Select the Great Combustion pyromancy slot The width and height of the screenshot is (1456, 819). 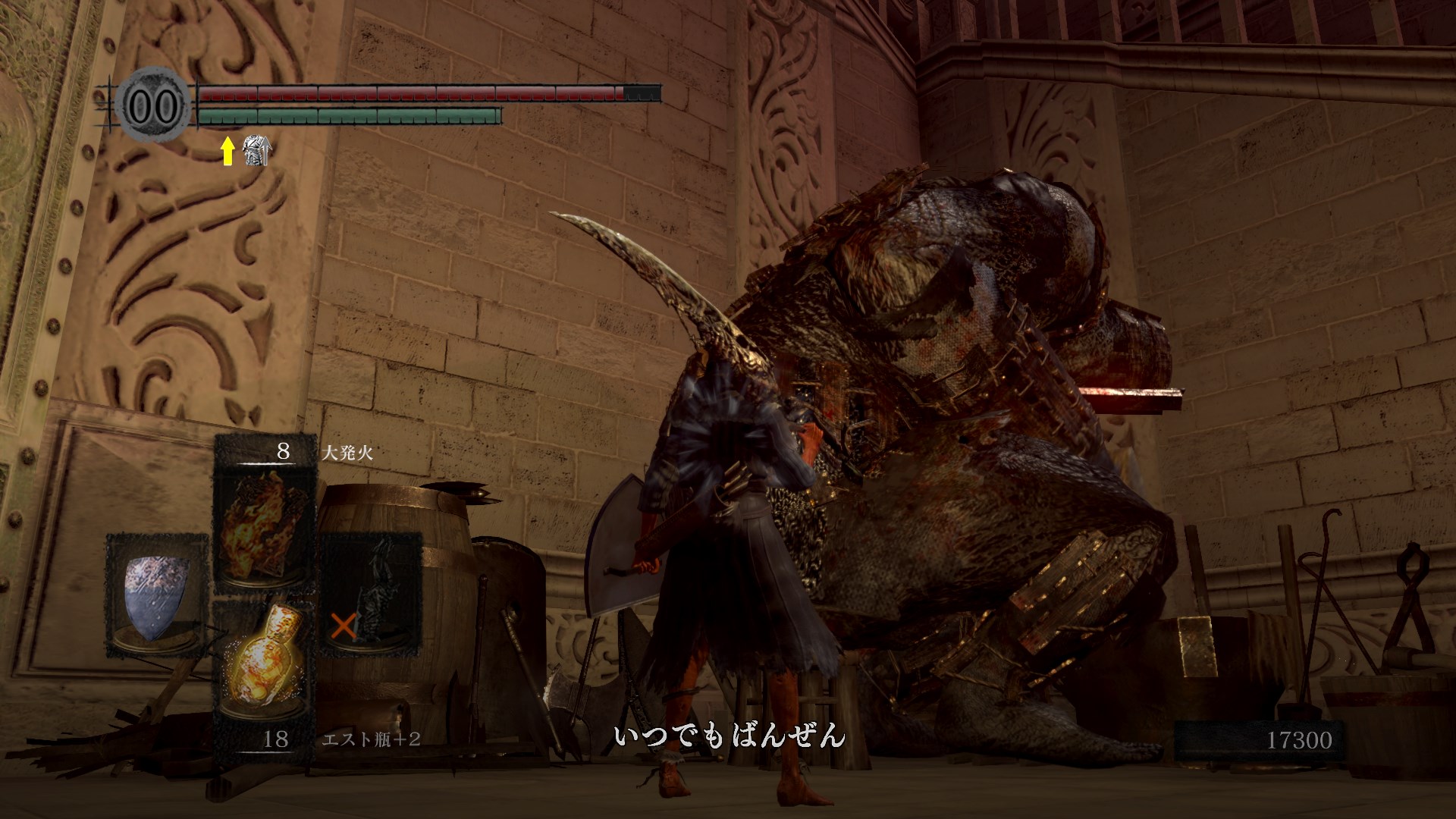click(x=265, y=523)
